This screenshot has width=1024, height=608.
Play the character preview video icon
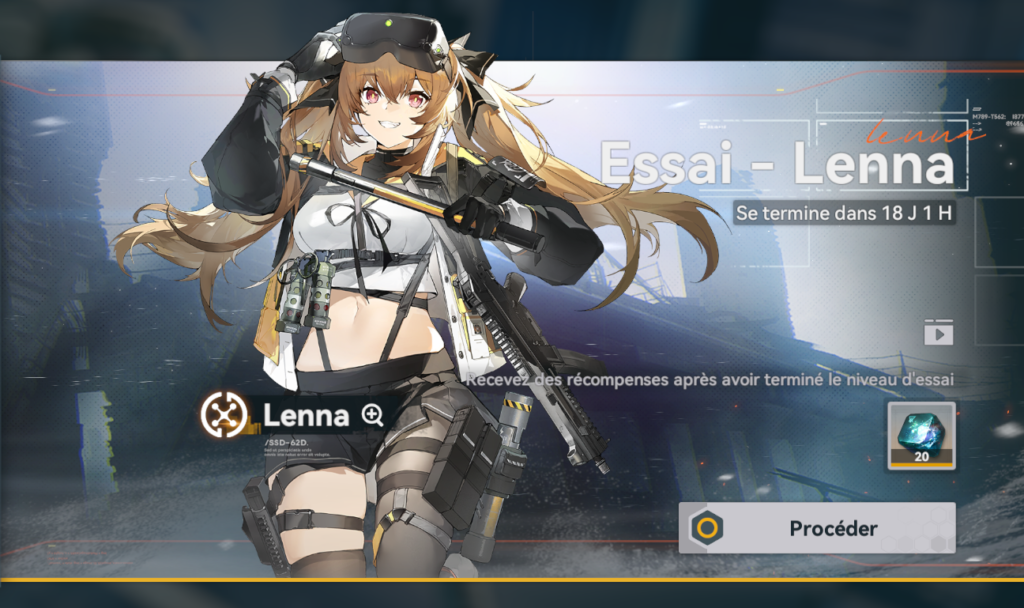(x=938, y=333)
